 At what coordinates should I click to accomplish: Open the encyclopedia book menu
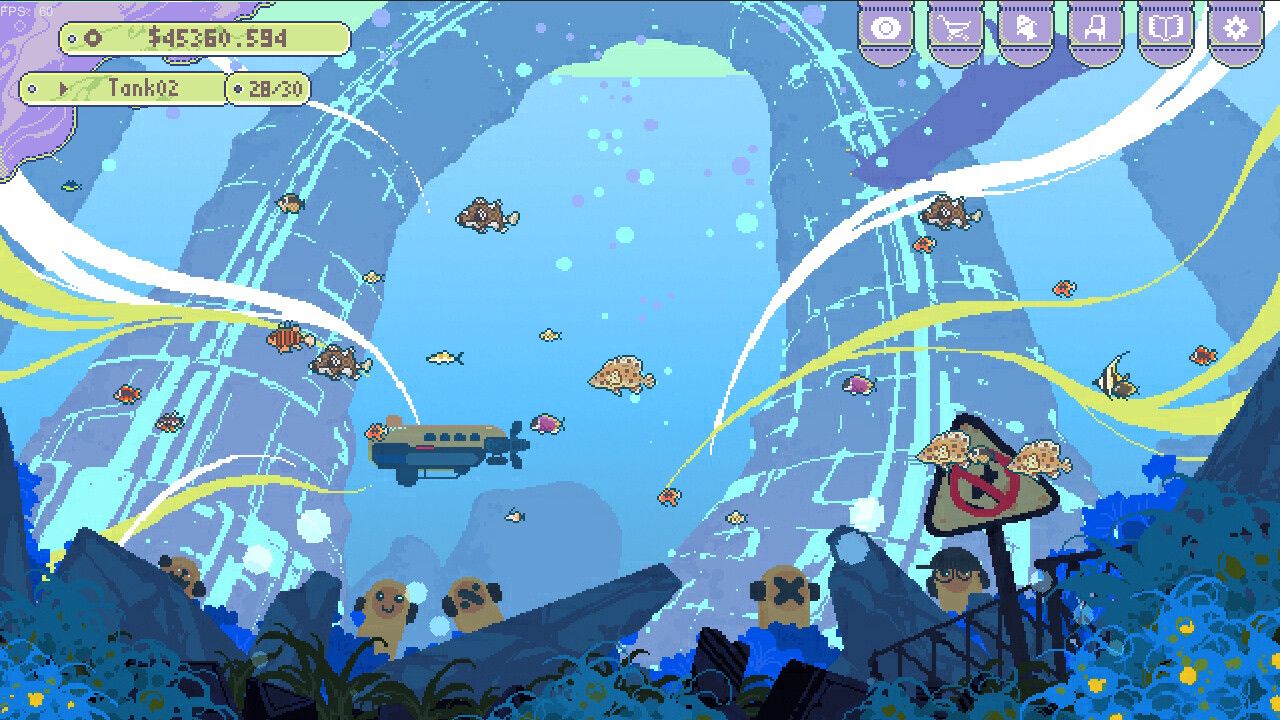pos(1165,28)
